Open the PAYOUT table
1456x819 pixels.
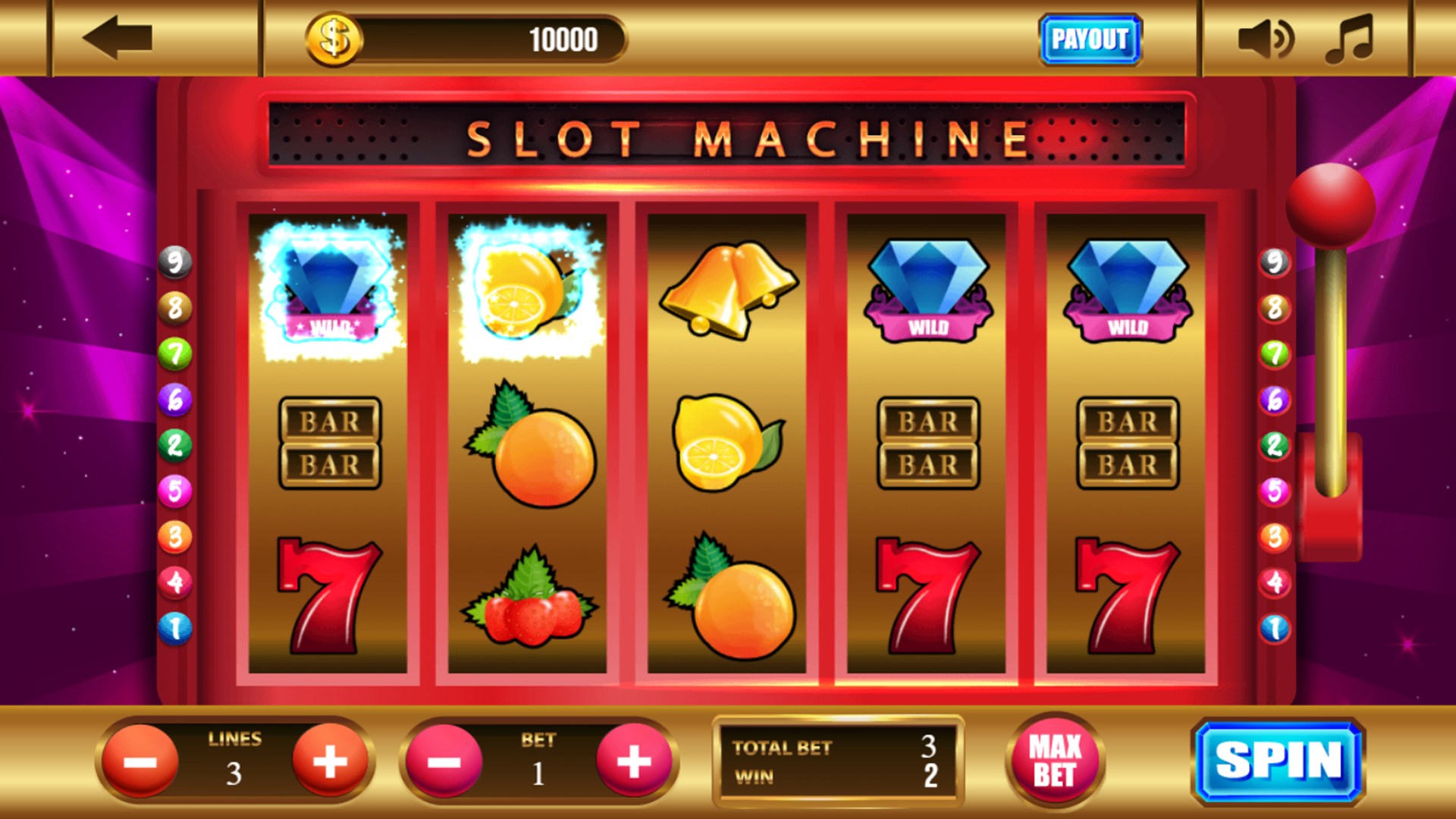pyautogui.click(x=1090, y=38)
